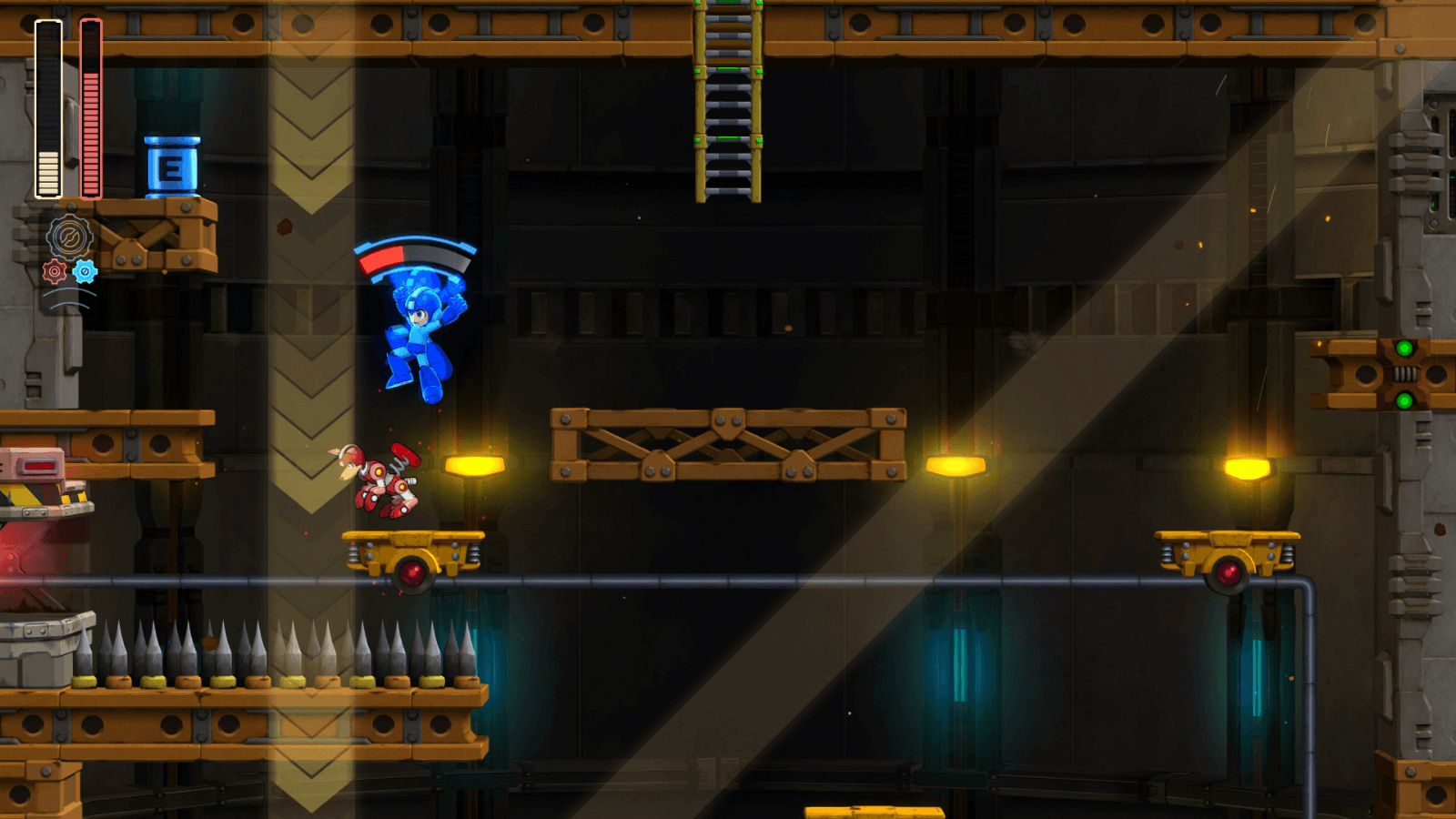The height and width of the screenshot is (819, 1456).
Task: Select the red Power Gear icon
Action: (55, 269)
